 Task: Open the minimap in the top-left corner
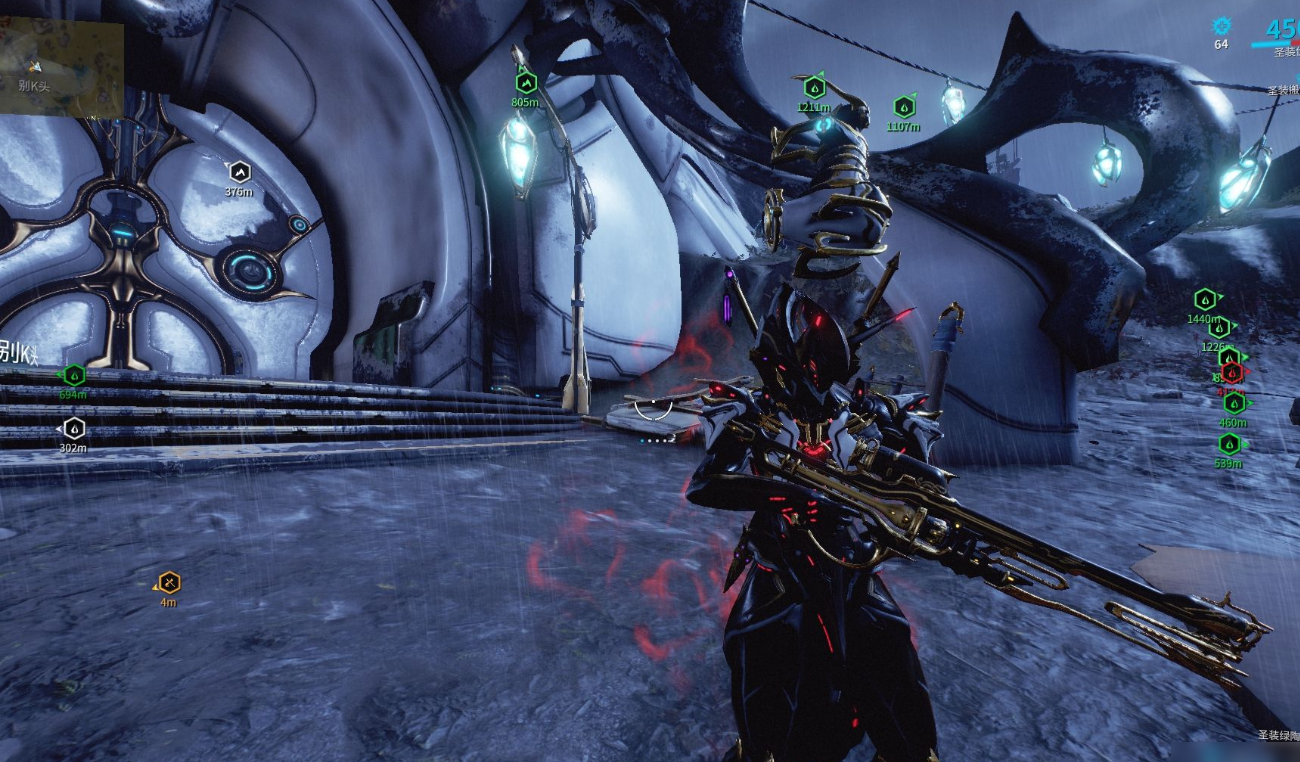[61, 67]
